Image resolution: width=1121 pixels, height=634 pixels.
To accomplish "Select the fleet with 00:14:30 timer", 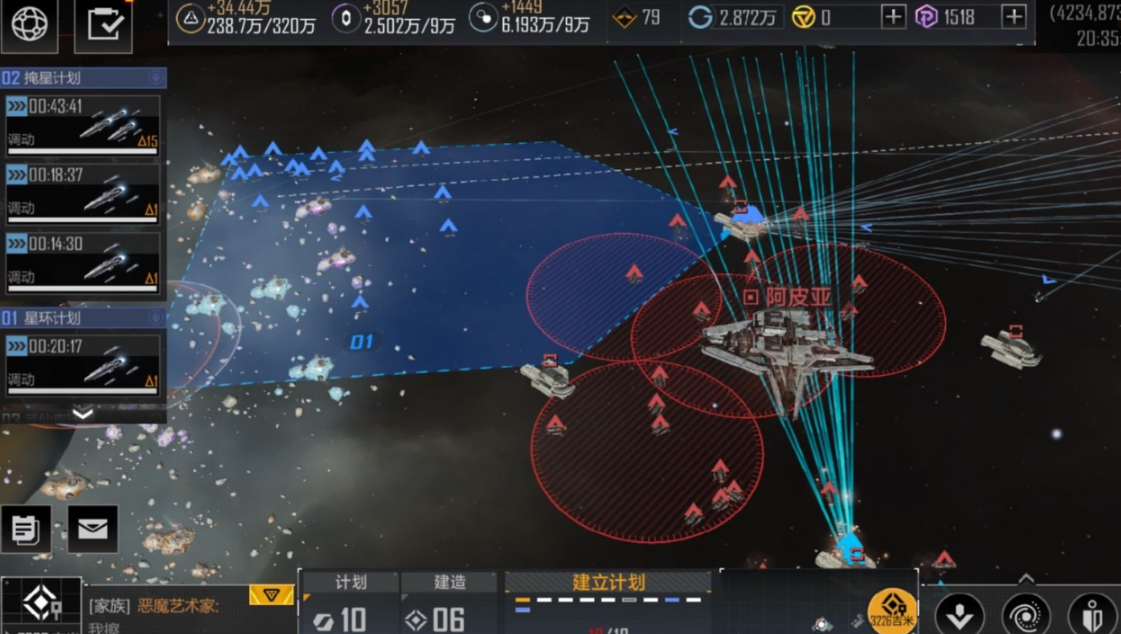I will (83, 262).
